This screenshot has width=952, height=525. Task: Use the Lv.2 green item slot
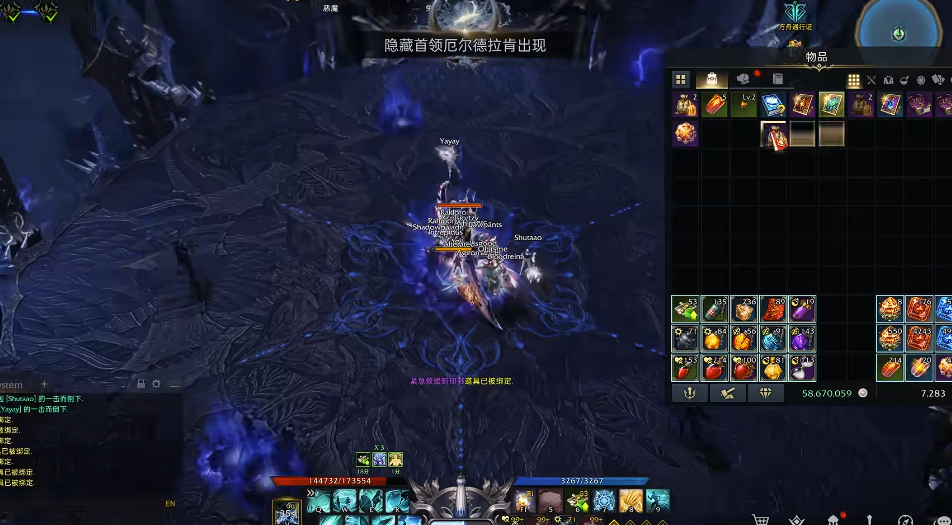pyautogui.click(x=744, y=105)
